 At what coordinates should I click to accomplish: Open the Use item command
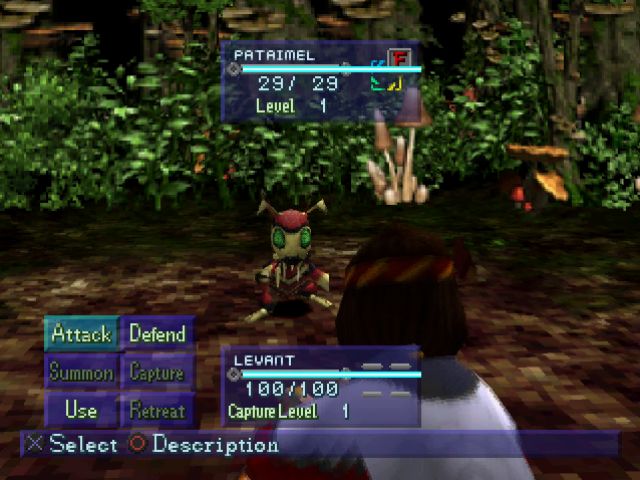click(81, 410)
